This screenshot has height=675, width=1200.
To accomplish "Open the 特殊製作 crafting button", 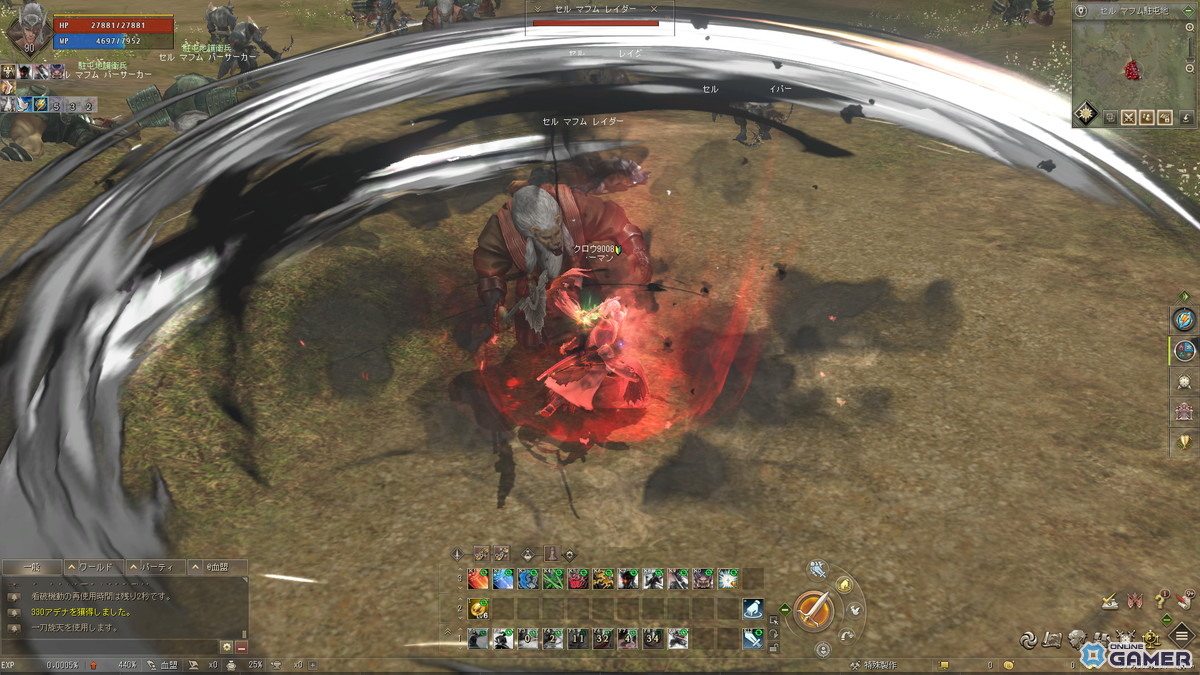I will (876, 665).
